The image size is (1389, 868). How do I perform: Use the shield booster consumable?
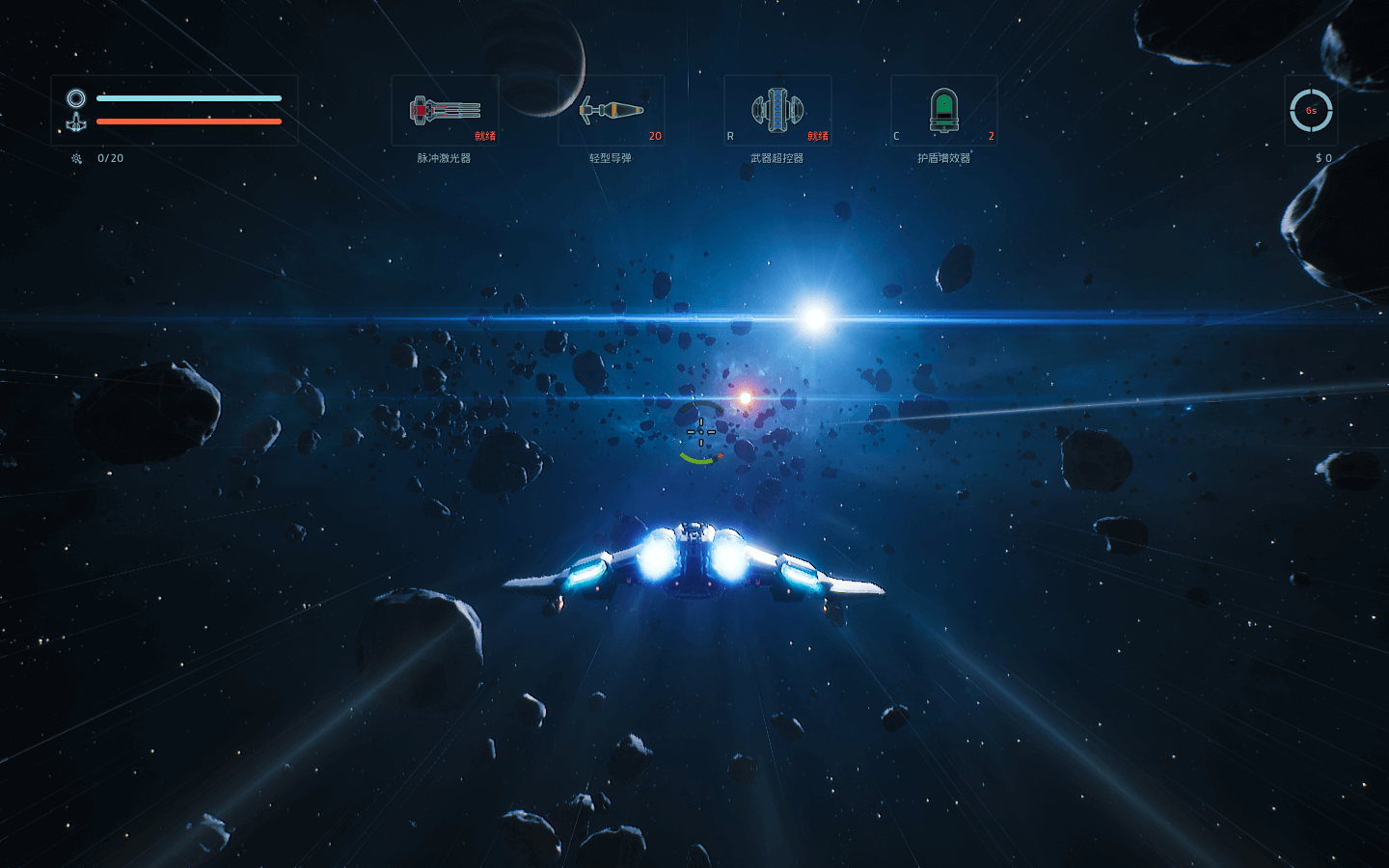tap(943, 111)
